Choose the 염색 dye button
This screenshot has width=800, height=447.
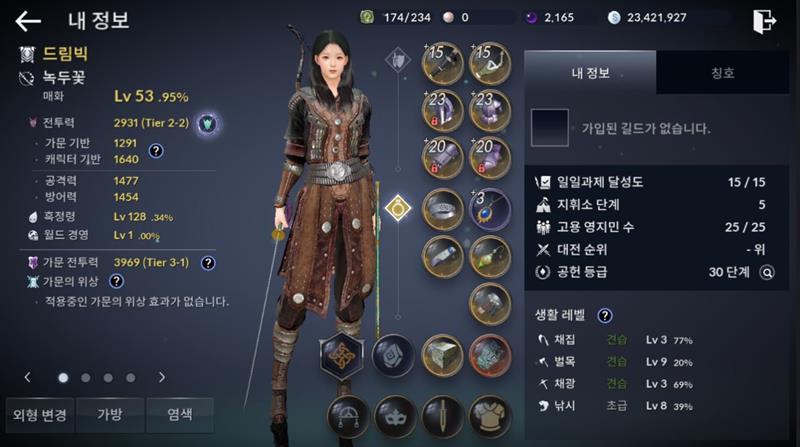point(180,415)
